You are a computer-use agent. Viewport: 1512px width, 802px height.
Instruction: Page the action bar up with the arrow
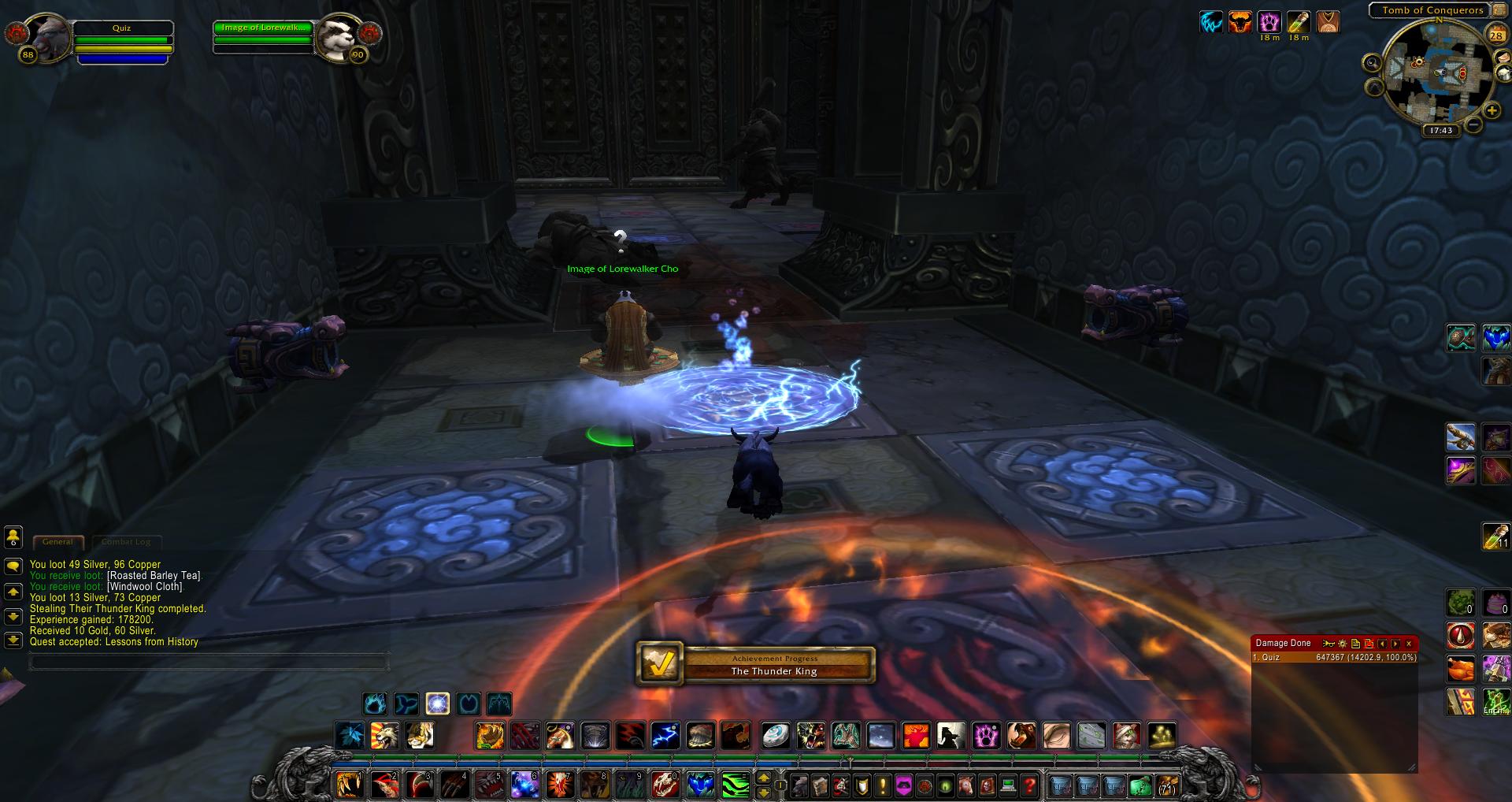tap(762, 778)
